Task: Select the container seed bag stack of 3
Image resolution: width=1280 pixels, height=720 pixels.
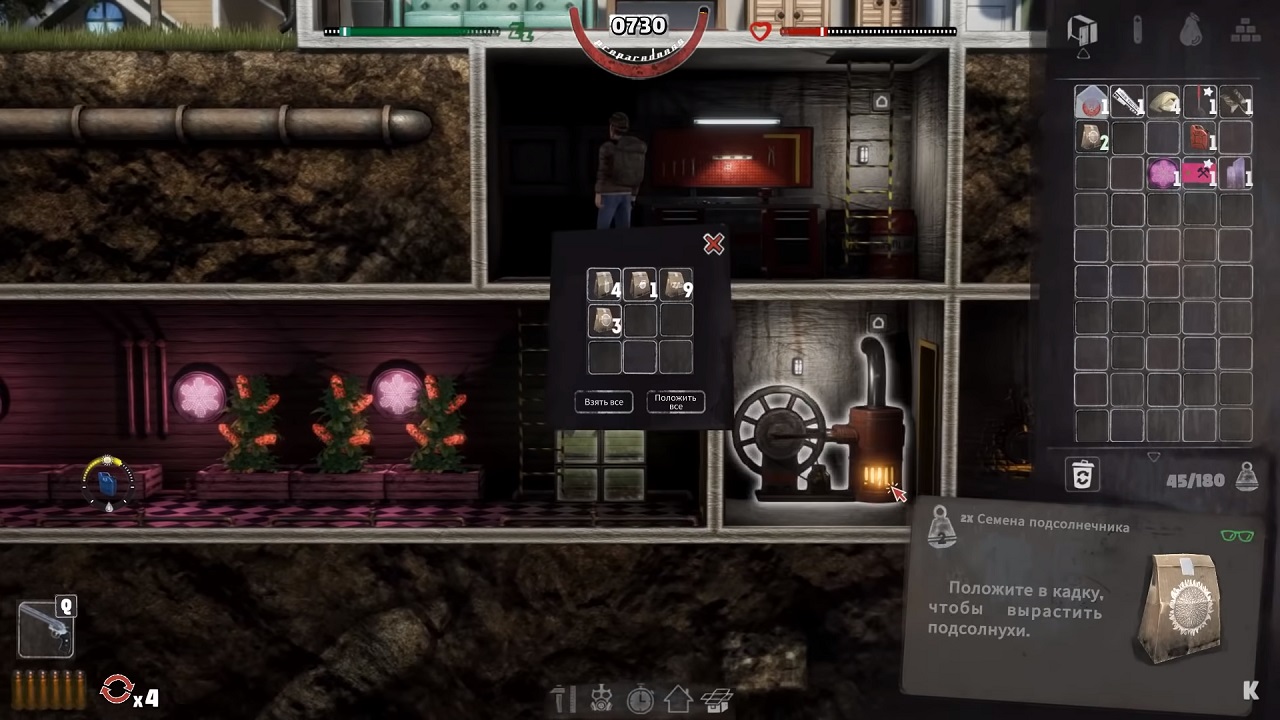Action: point(604,321)
